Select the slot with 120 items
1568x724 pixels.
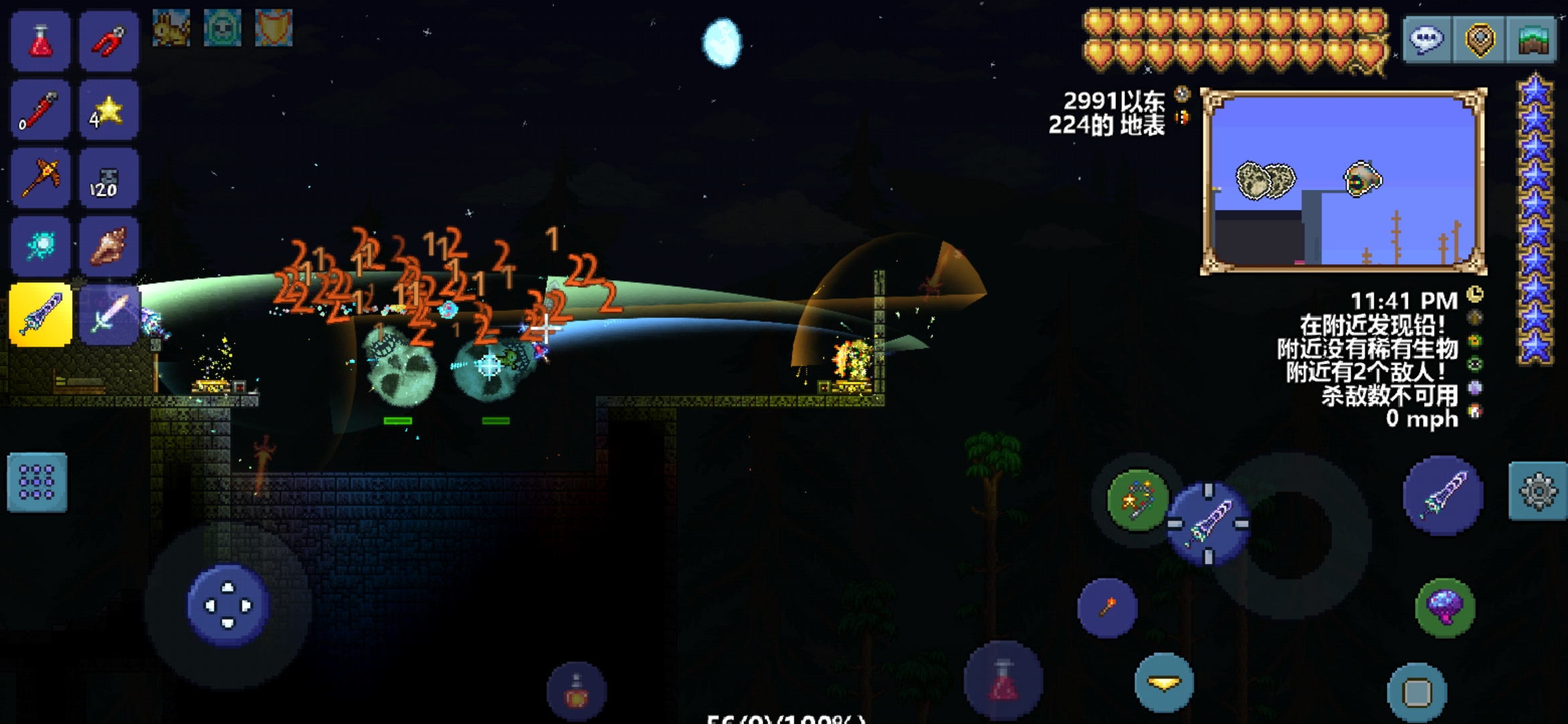click(x=109, y=178)
